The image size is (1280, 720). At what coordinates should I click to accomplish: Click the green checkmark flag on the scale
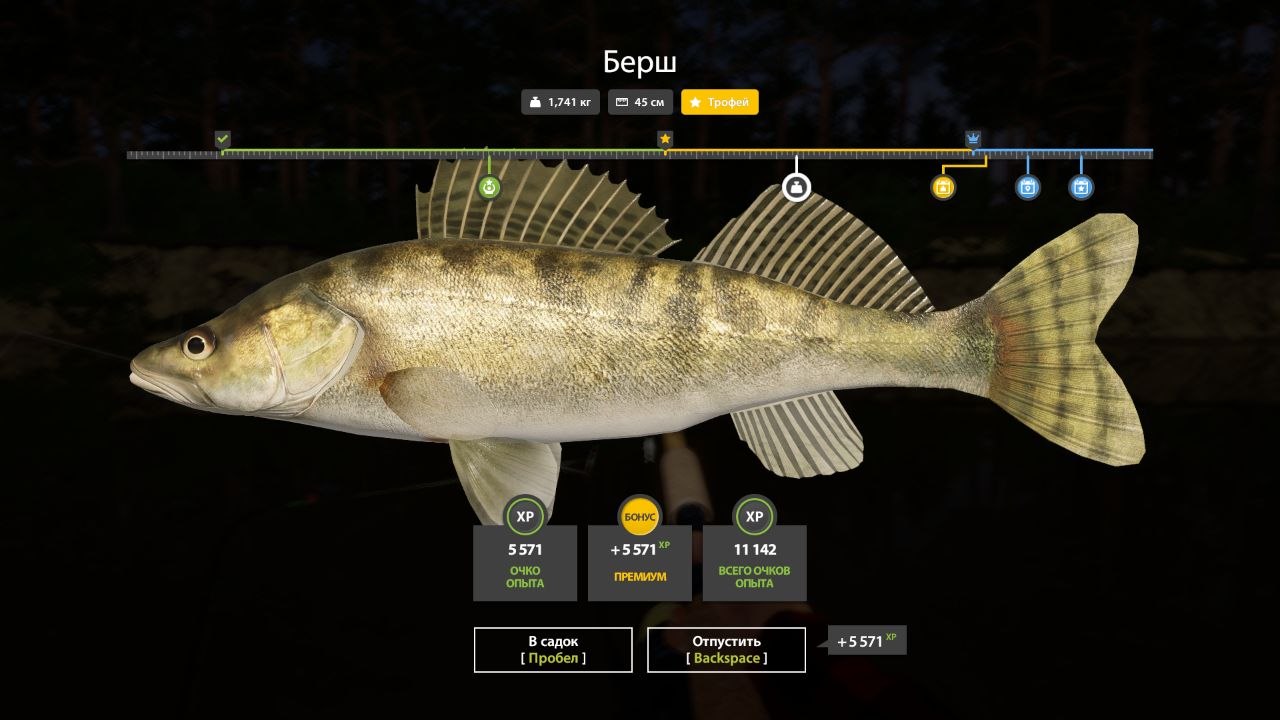pyautogui.click(x=223, y=139)
